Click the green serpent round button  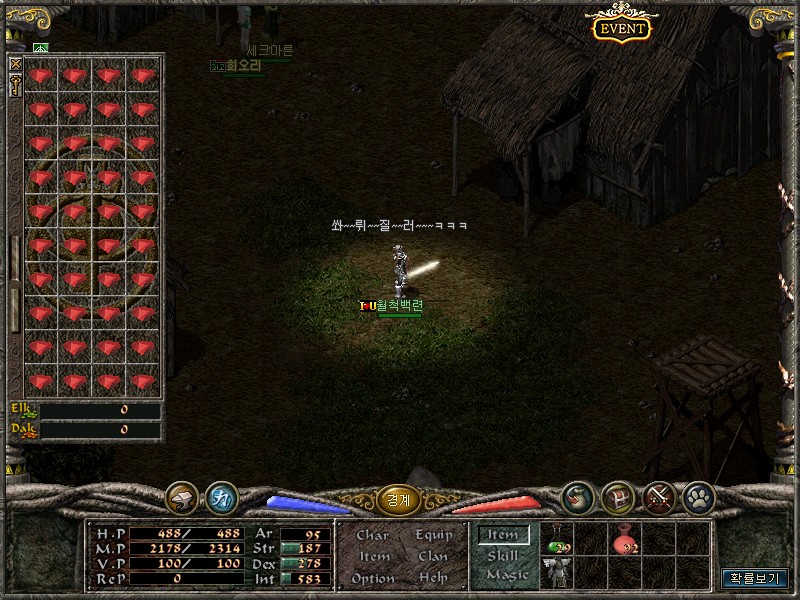coord(577,497)
